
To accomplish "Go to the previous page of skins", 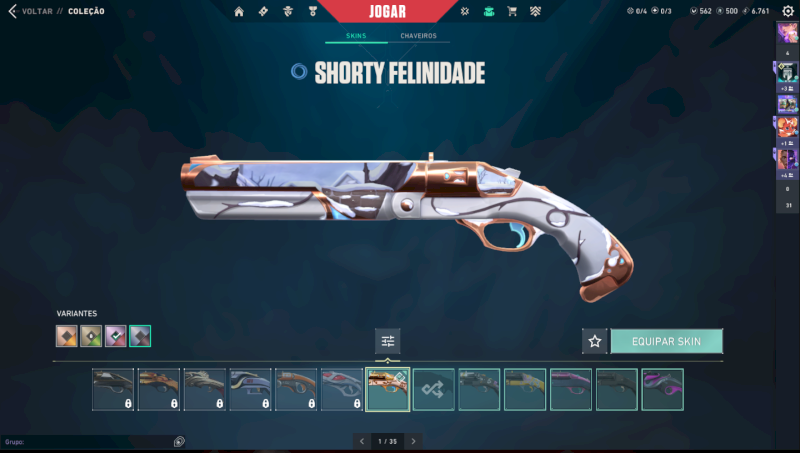I will point(360,441).
